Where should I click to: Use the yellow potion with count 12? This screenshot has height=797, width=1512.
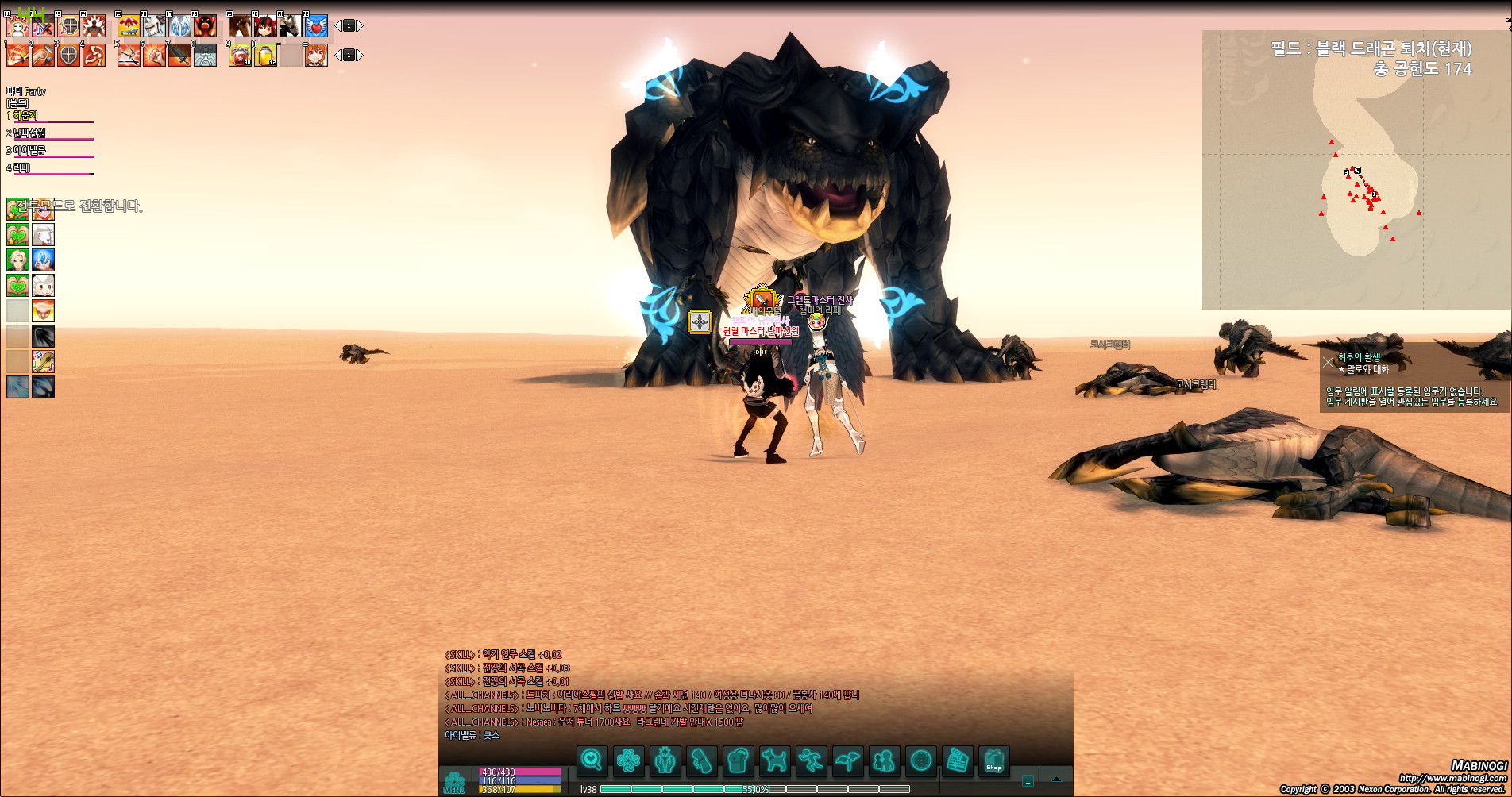pos(265,56)
